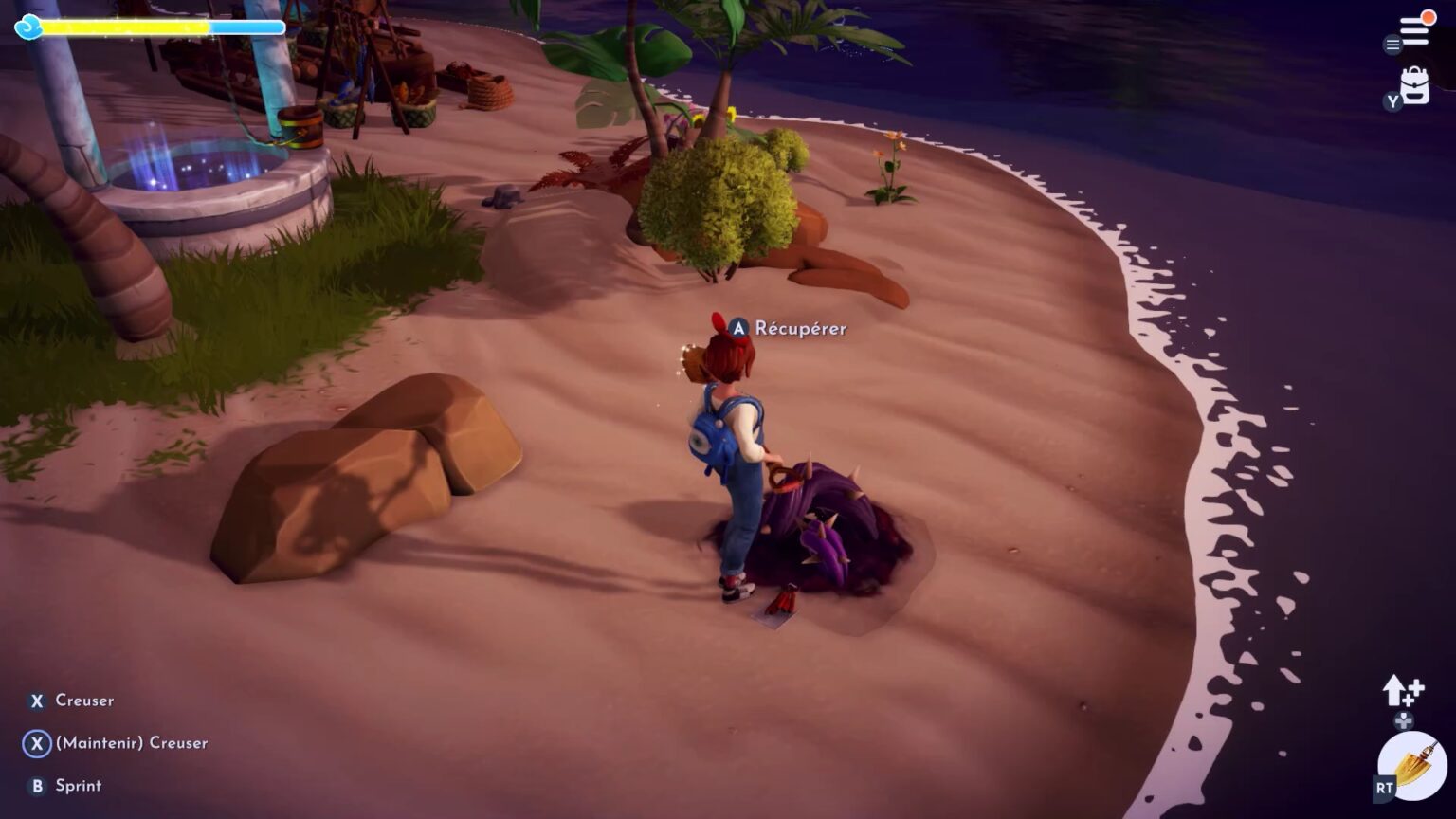Click the blue stamina segment of the bar
The height and width of the screenshot is (819, 1456).
click(x=246, y=27)
